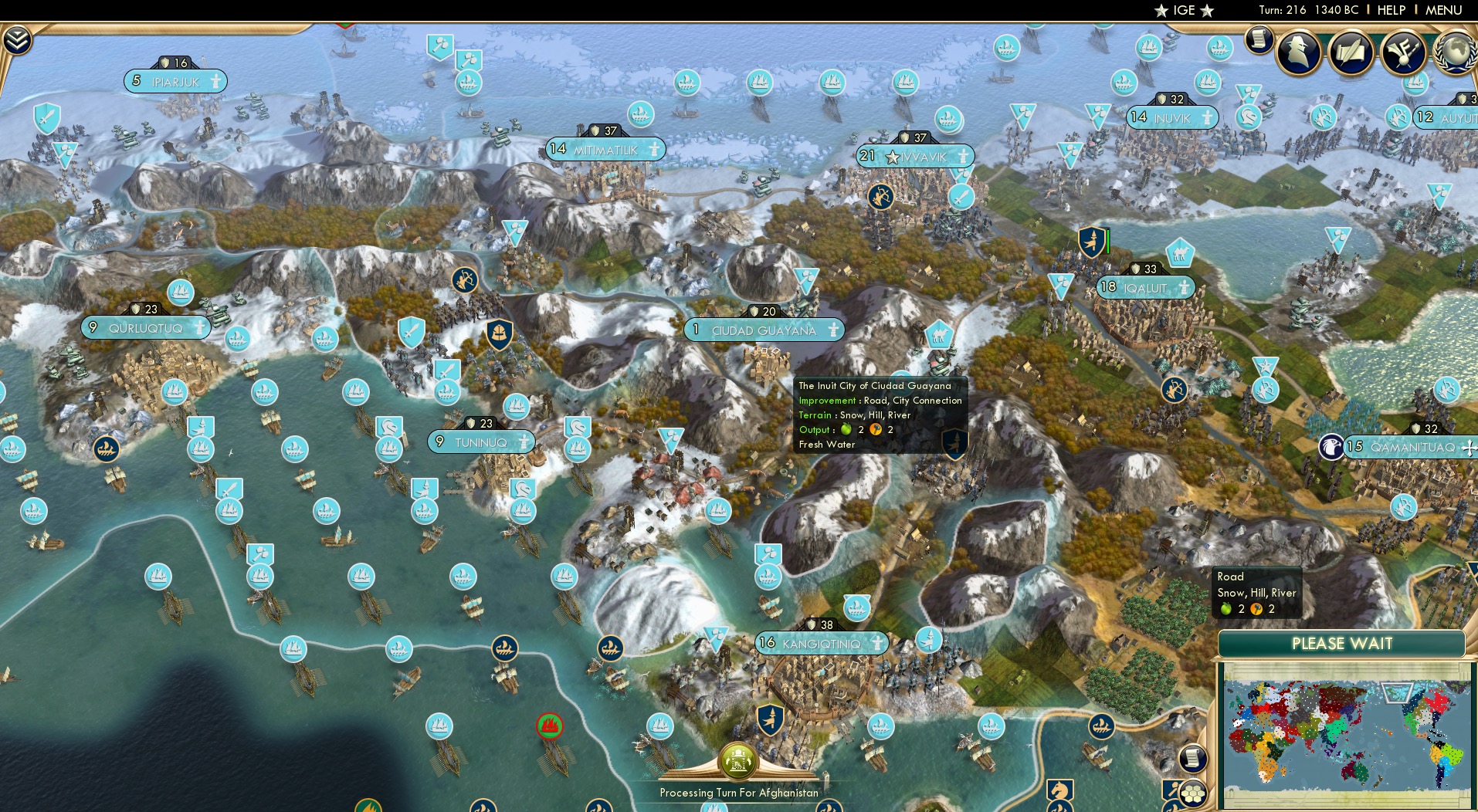Click the scroll notification icon above the minimap
The height and width of the screenshot is (812, 1478).
[1192, 760]
